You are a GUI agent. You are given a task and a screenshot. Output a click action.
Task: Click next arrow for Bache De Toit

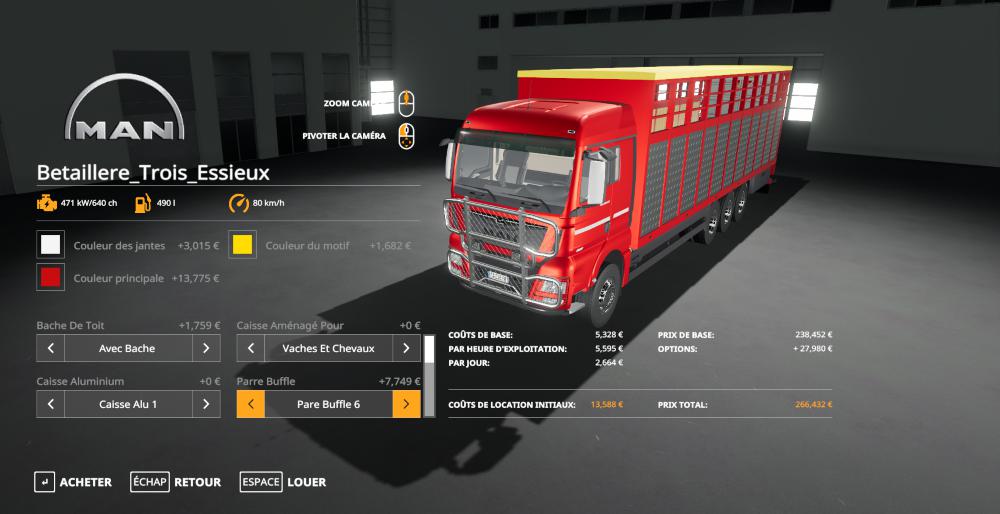(206, 348)
